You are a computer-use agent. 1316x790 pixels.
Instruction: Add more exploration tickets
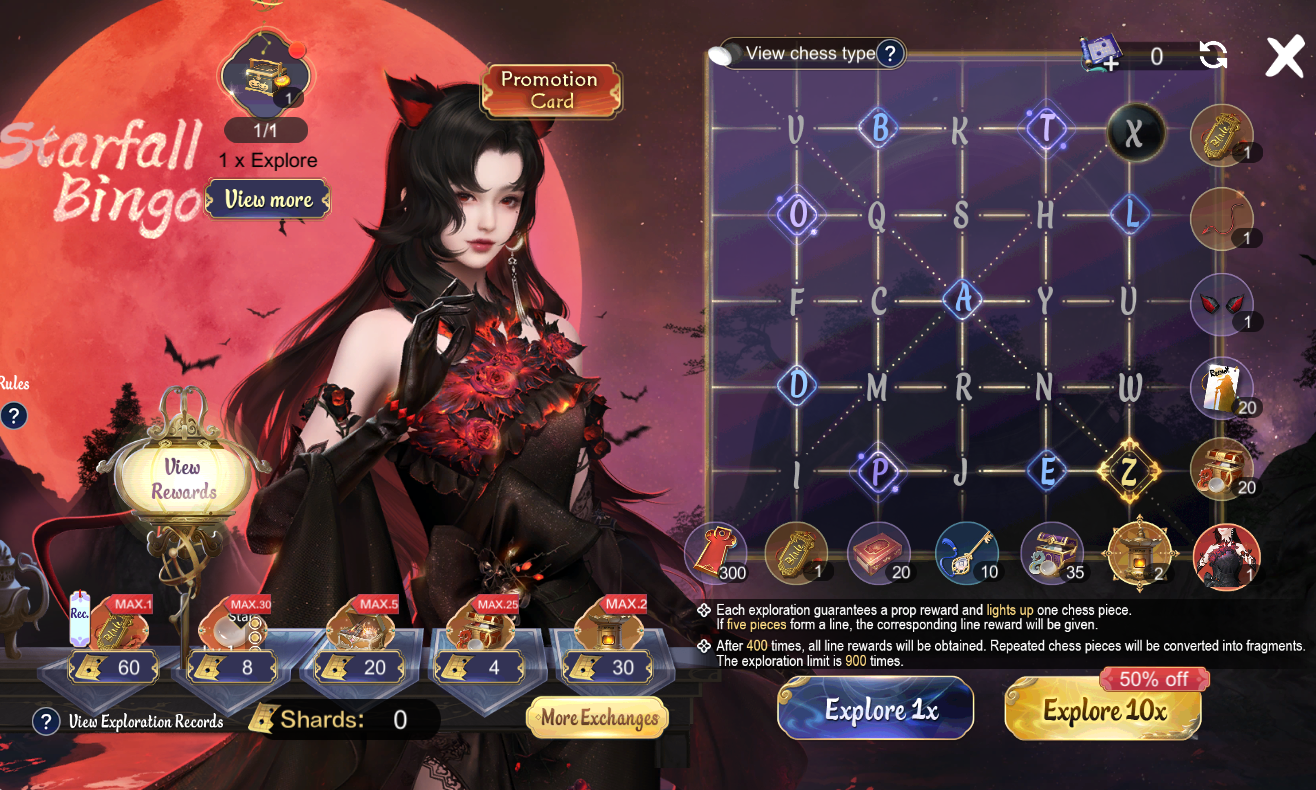coord(1101,56)
